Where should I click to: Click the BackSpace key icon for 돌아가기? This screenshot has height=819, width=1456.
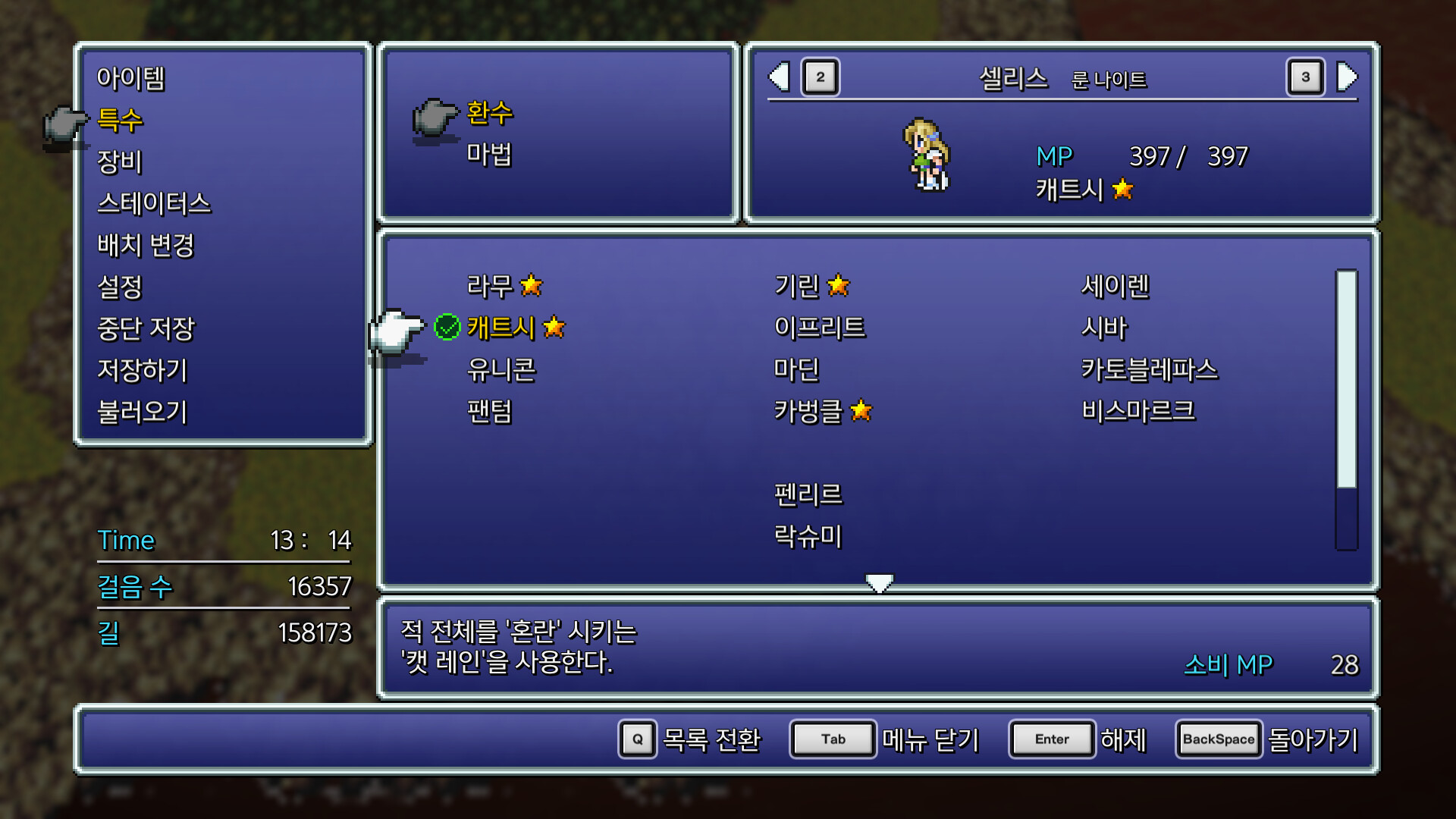coord(1217,739)
